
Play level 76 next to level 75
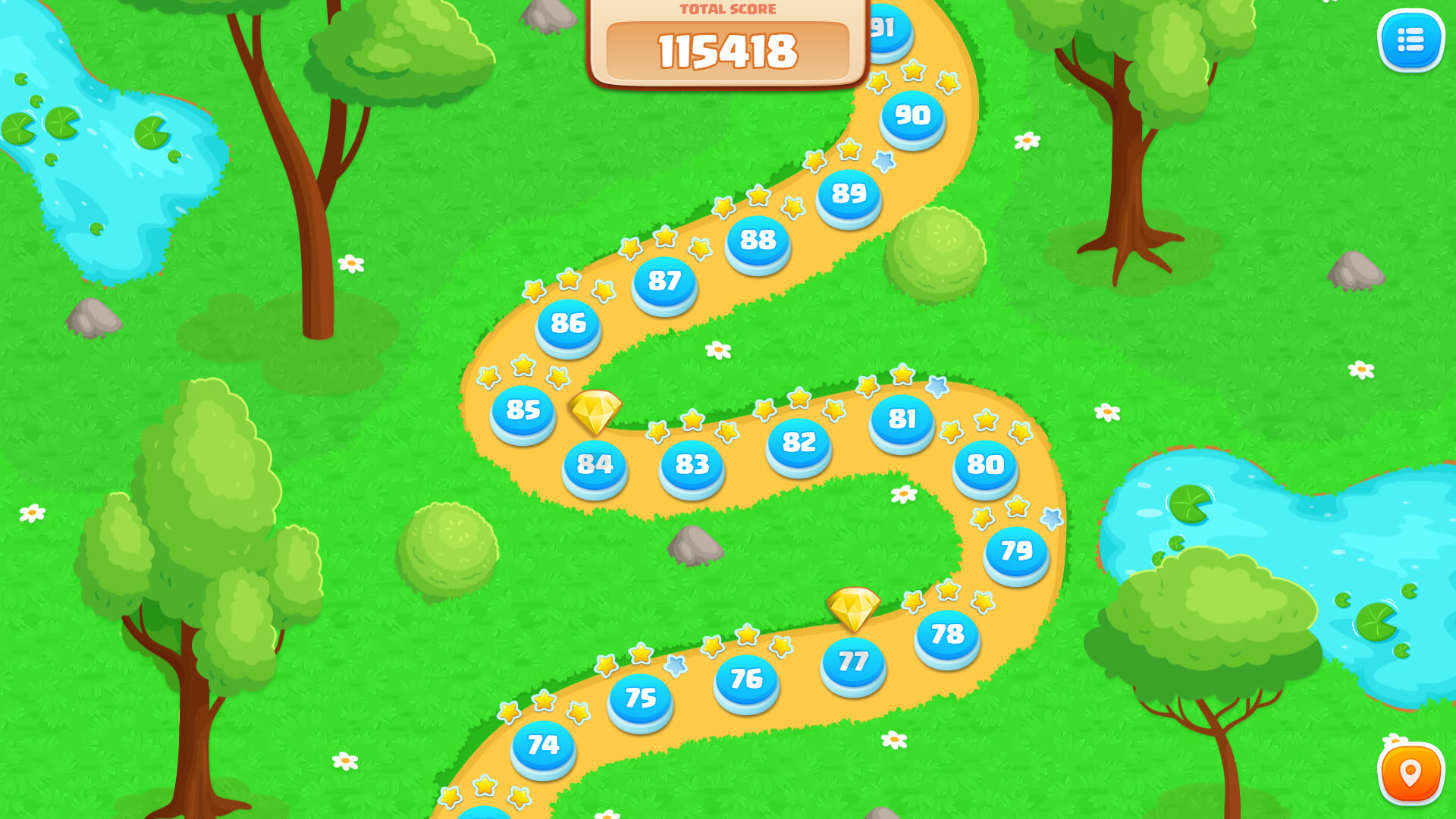745,681
